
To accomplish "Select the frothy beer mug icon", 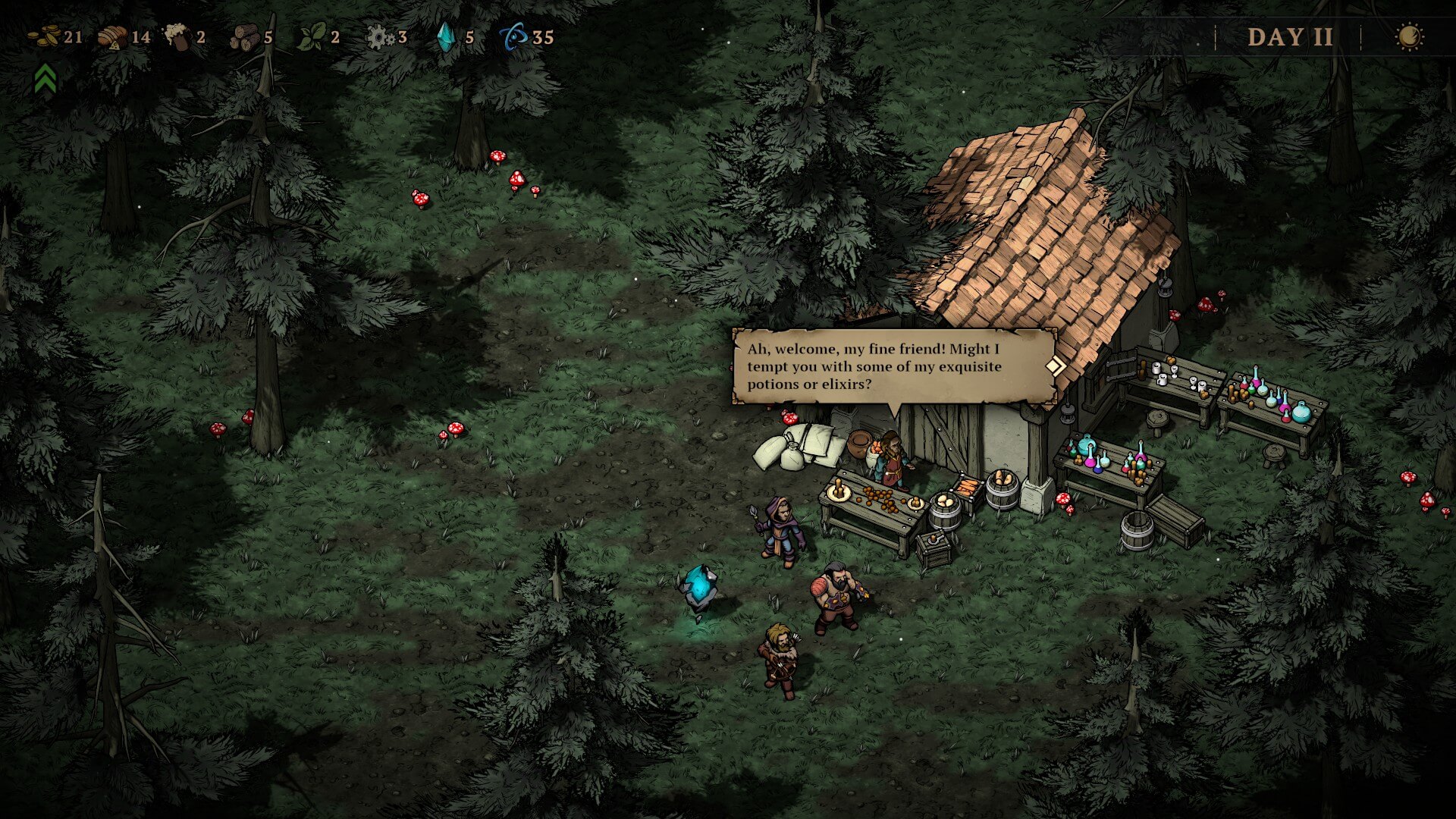I will click(x=177, y=36).
